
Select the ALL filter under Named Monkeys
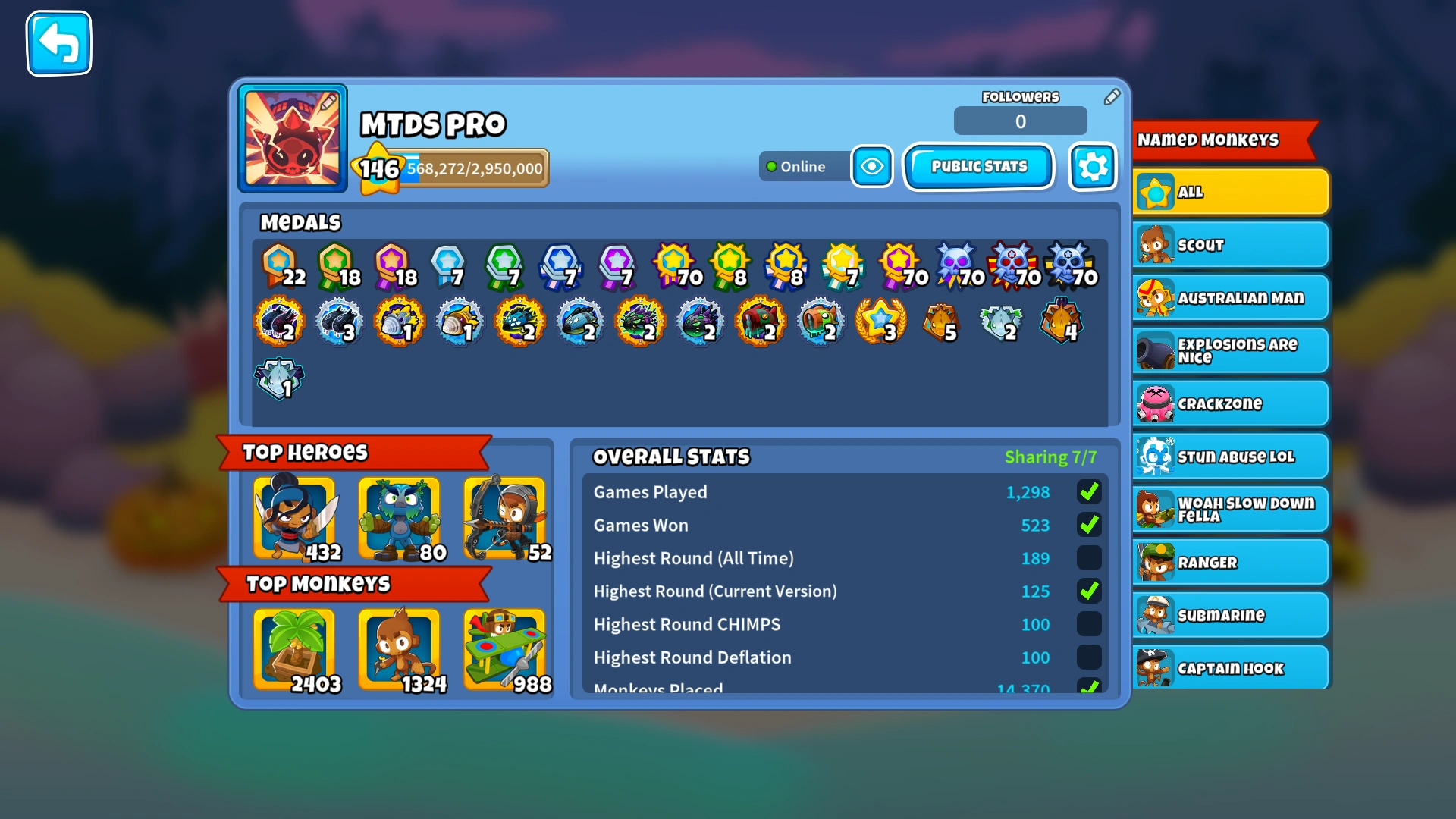(x=1230, y=191)
